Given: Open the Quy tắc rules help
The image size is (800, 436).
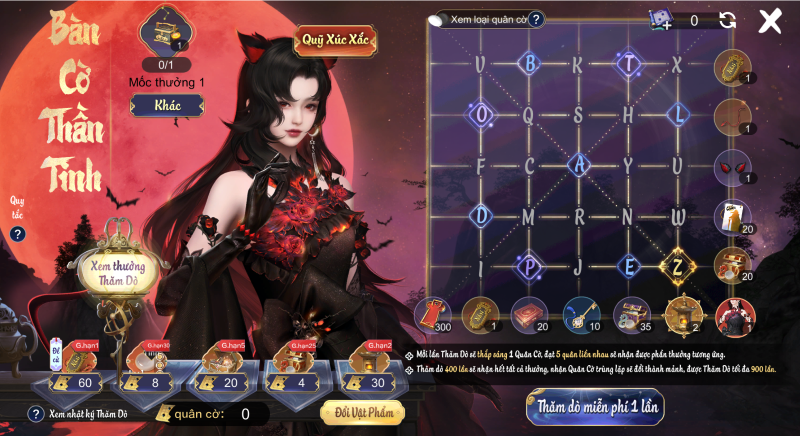Looking at the screenshot, I should click(17, 233).
